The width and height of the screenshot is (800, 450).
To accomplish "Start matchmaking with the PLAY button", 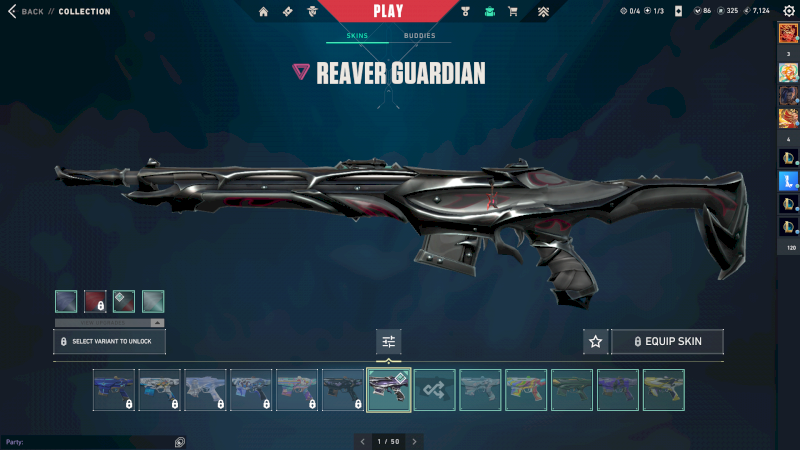I will point(388,11).
